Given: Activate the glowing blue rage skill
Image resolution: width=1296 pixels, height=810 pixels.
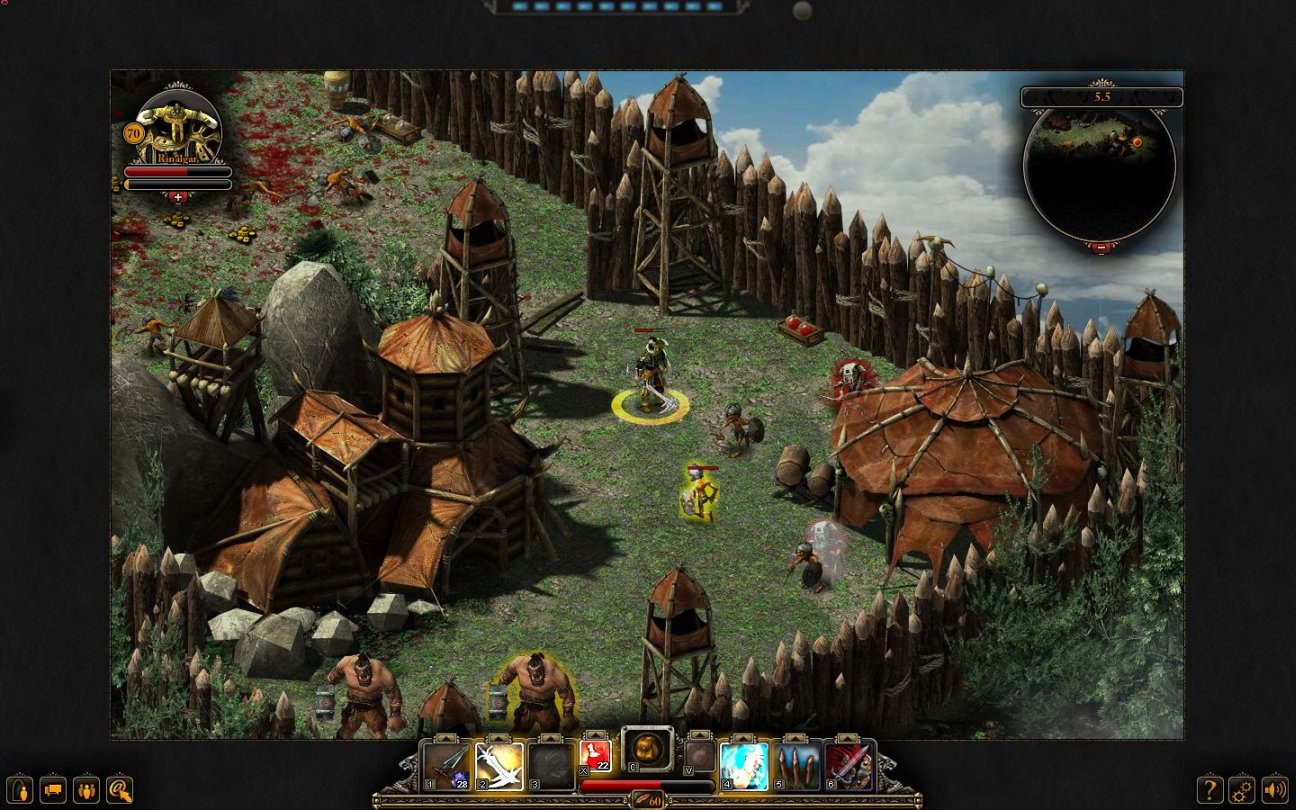Looking at the screenshot, I should click(x=744, y=766).
